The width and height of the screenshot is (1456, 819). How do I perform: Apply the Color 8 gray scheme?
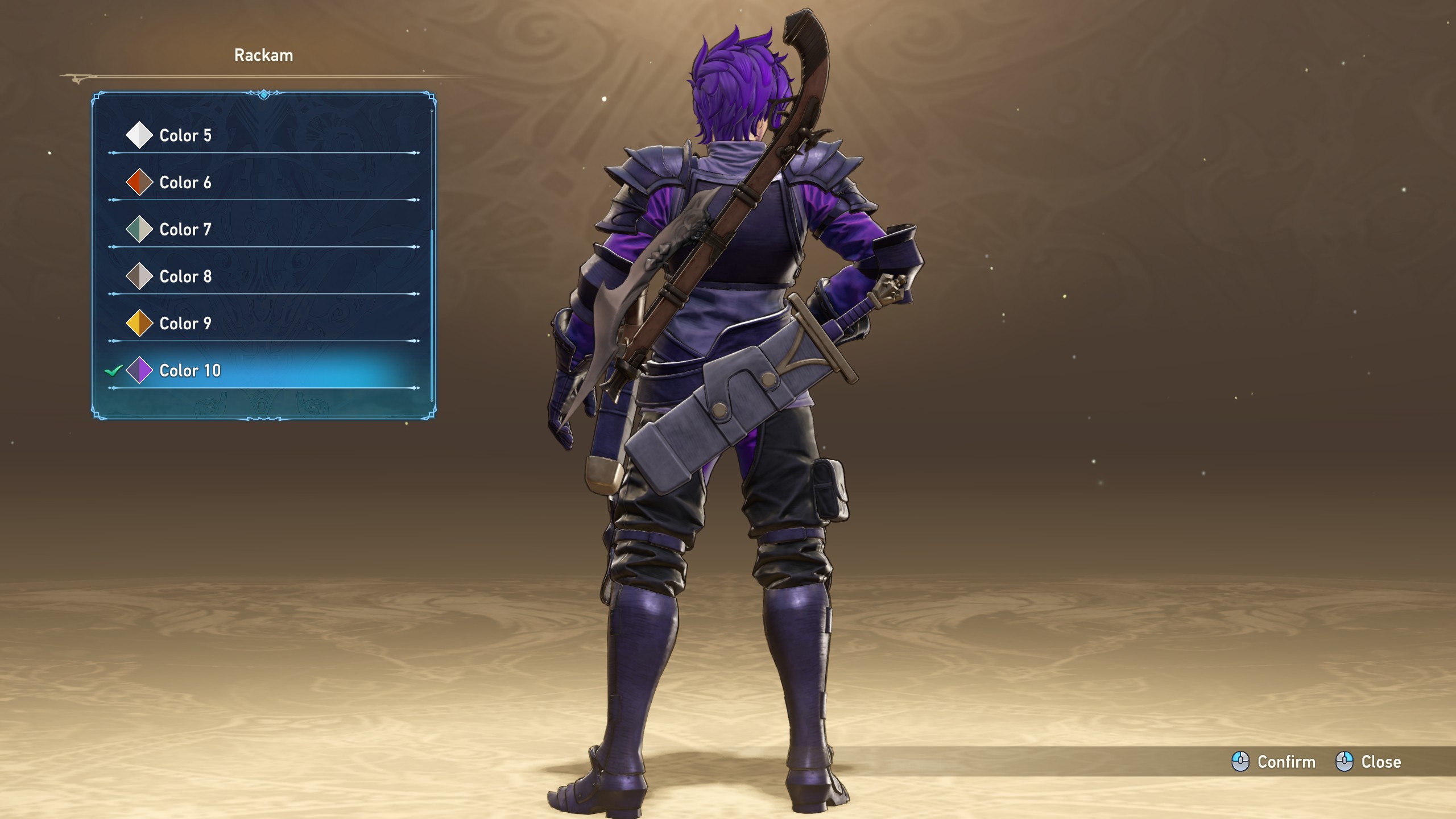(x=185, y=276)
